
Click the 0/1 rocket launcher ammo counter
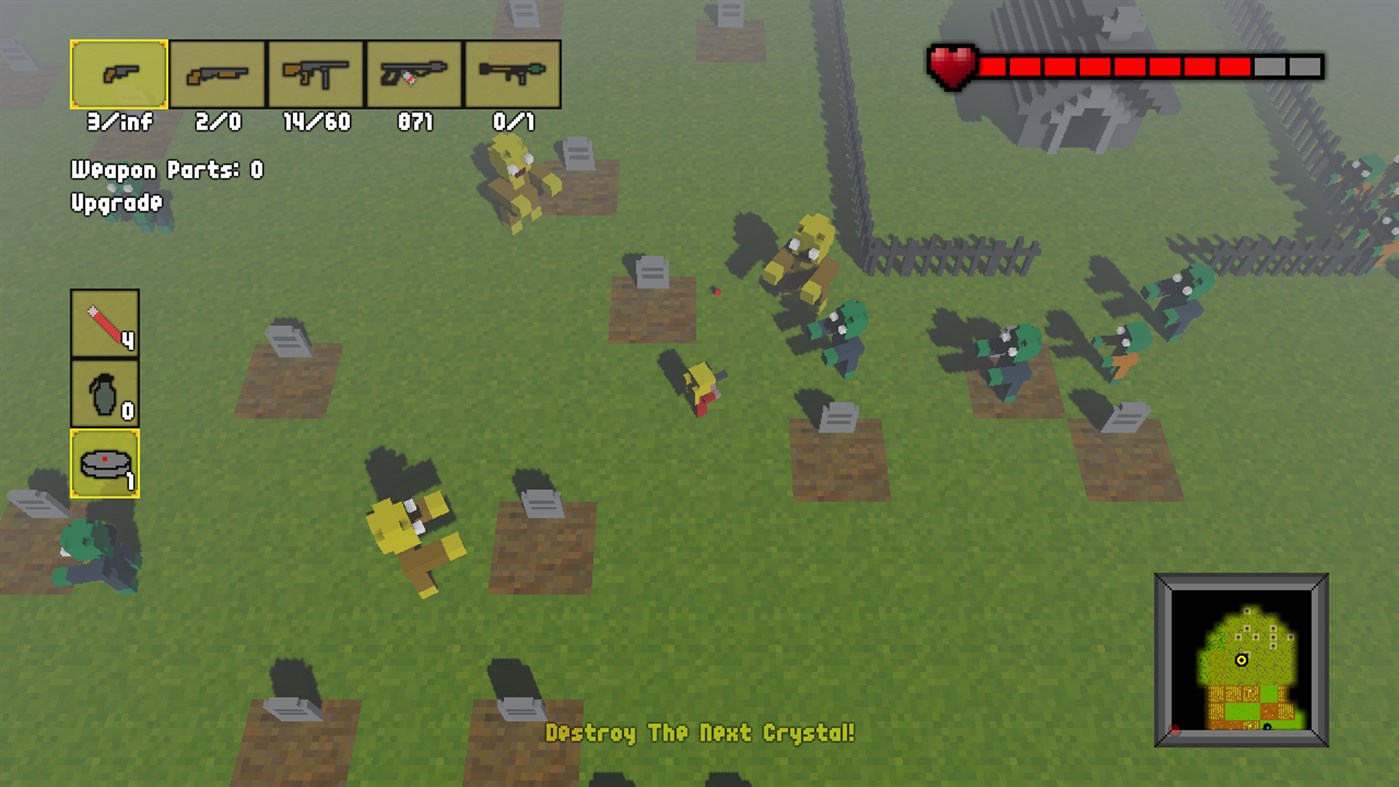[x=513, y=122]
